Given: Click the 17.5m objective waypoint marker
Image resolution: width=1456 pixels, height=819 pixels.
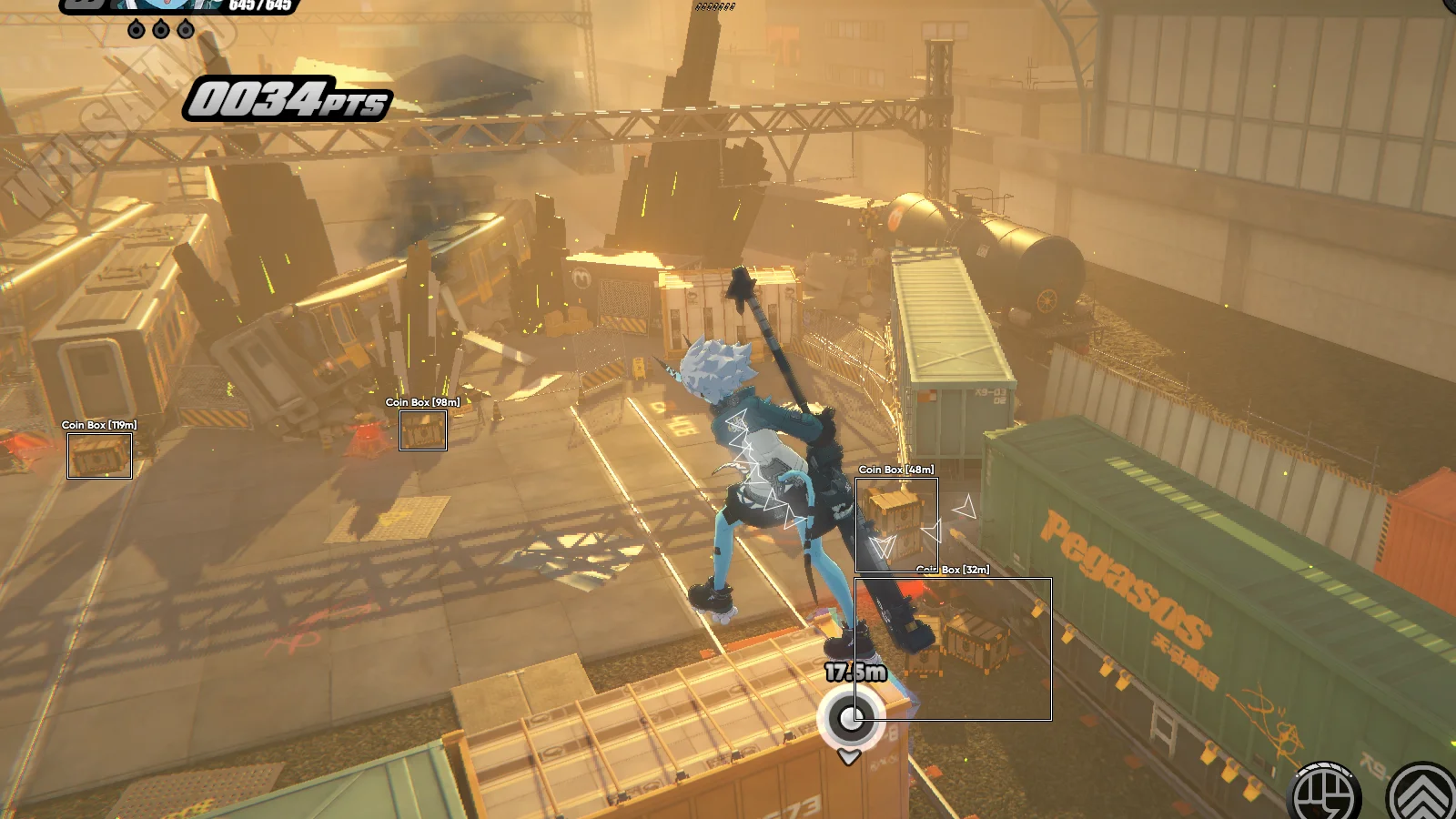Looking at the screenshot, I should (850, 719).
